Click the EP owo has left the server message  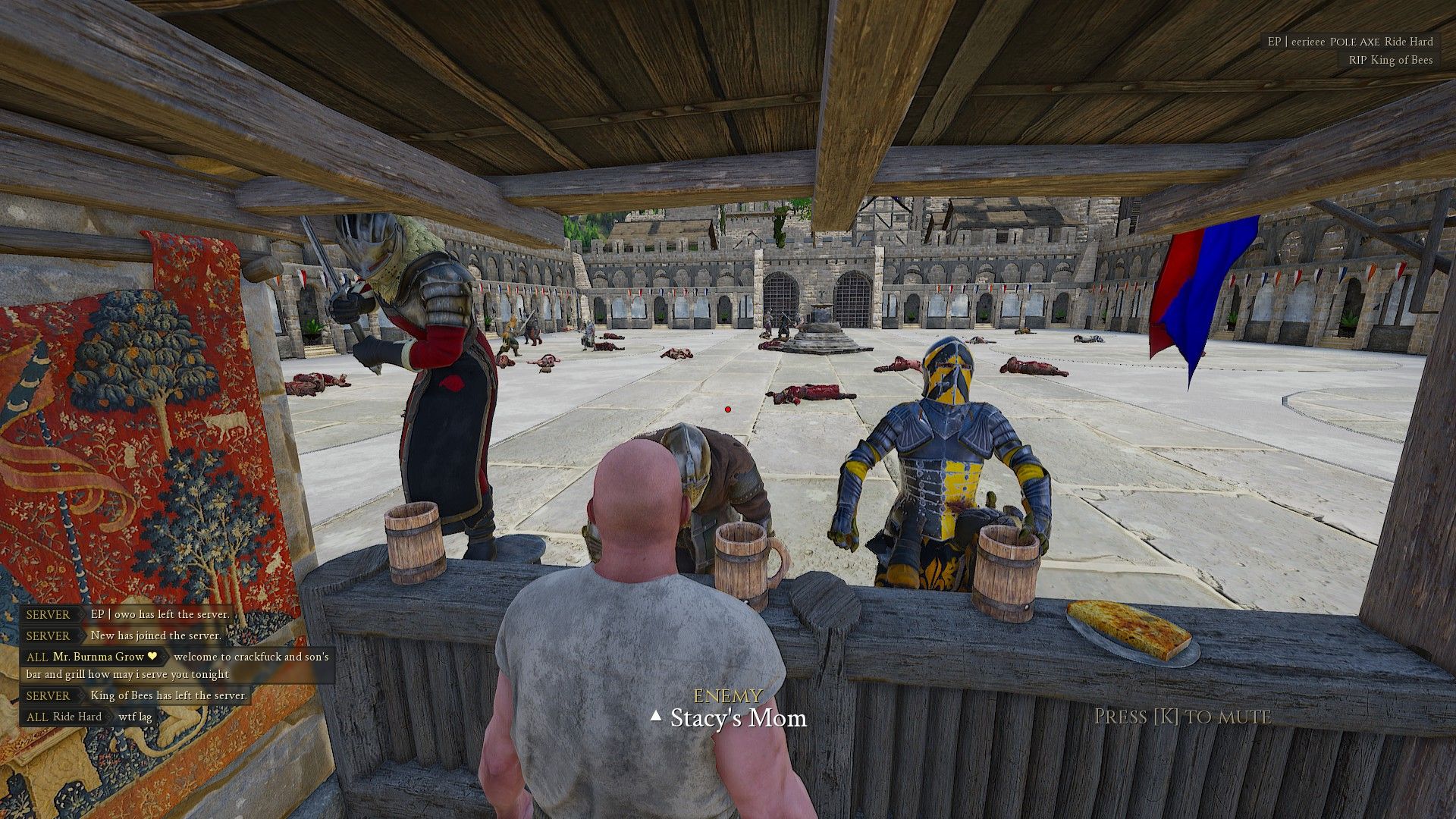pyautogui.click(x=158, y=614)
